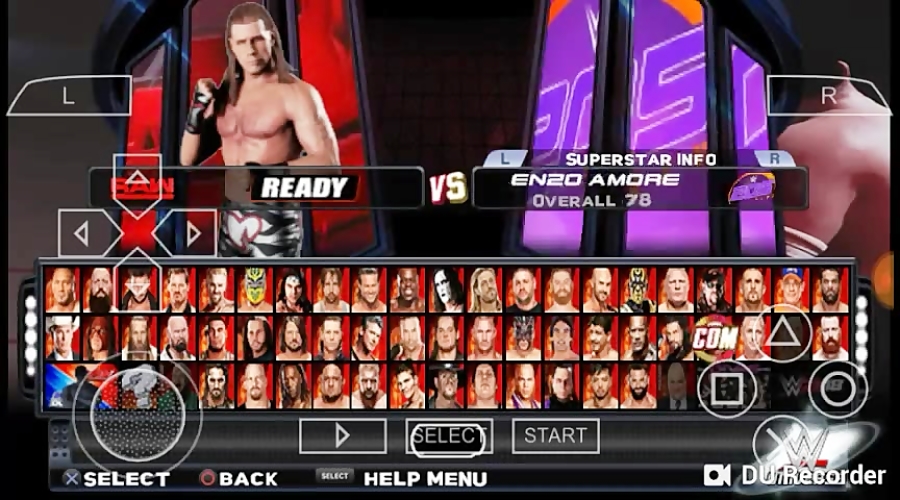Pick the wrestler in white cowboy hat
Screen dimensions: 900x500
tap(62, 337)
